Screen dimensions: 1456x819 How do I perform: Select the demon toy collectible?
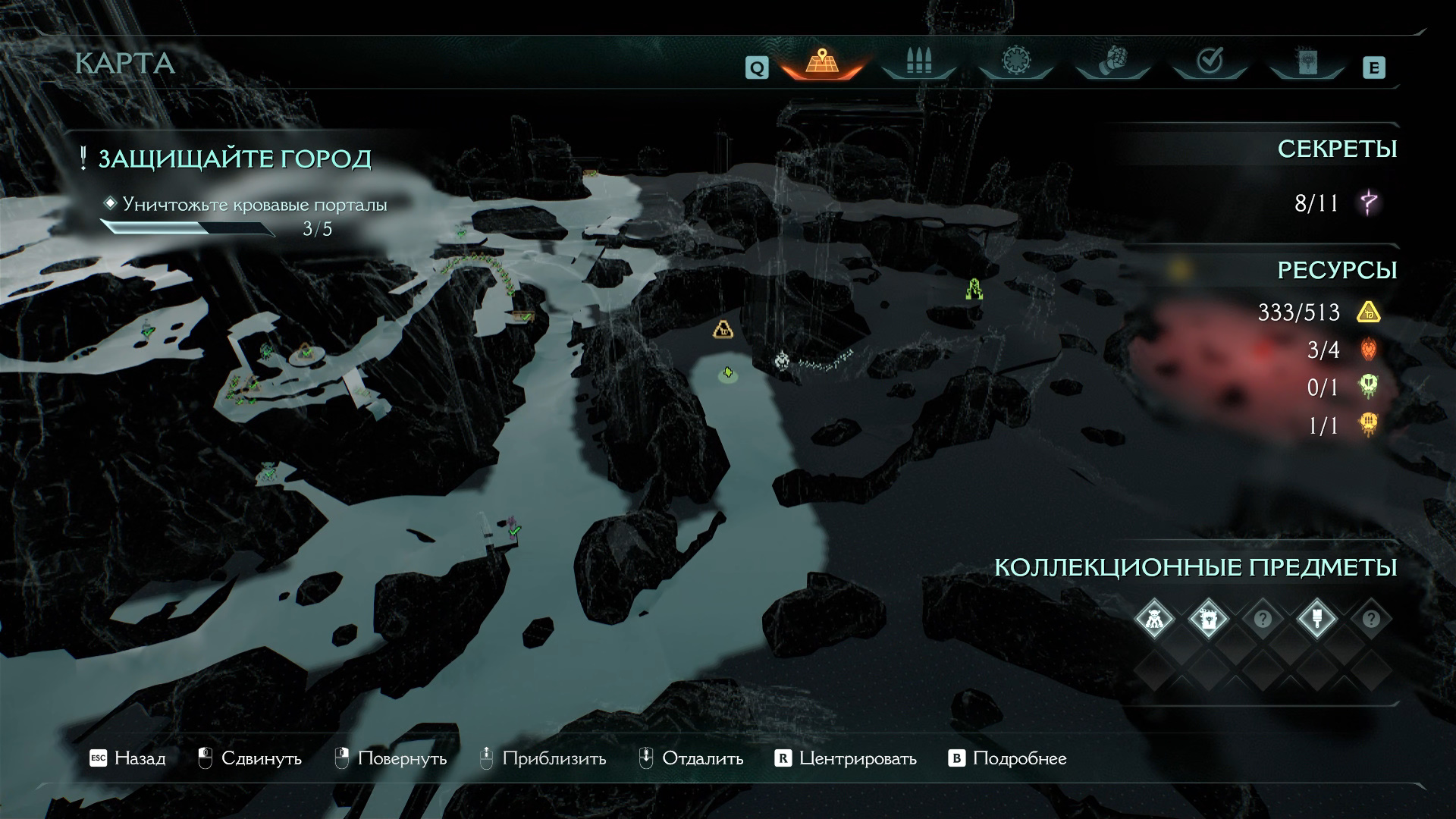coord(1154,620)
